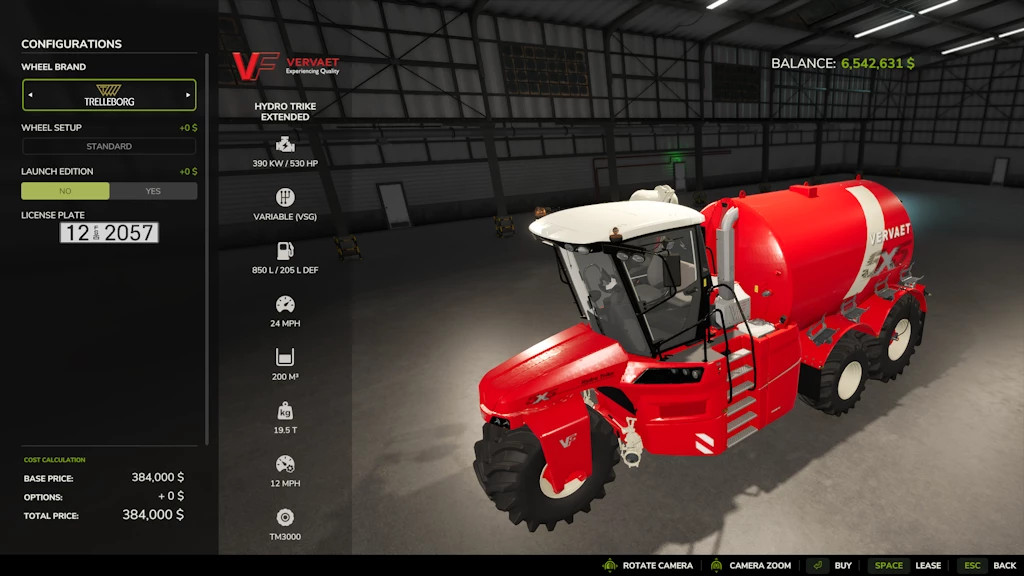Go back from the shop configuration
Viewport: 1024px width, 576px height.
click(x=988, y=565)
